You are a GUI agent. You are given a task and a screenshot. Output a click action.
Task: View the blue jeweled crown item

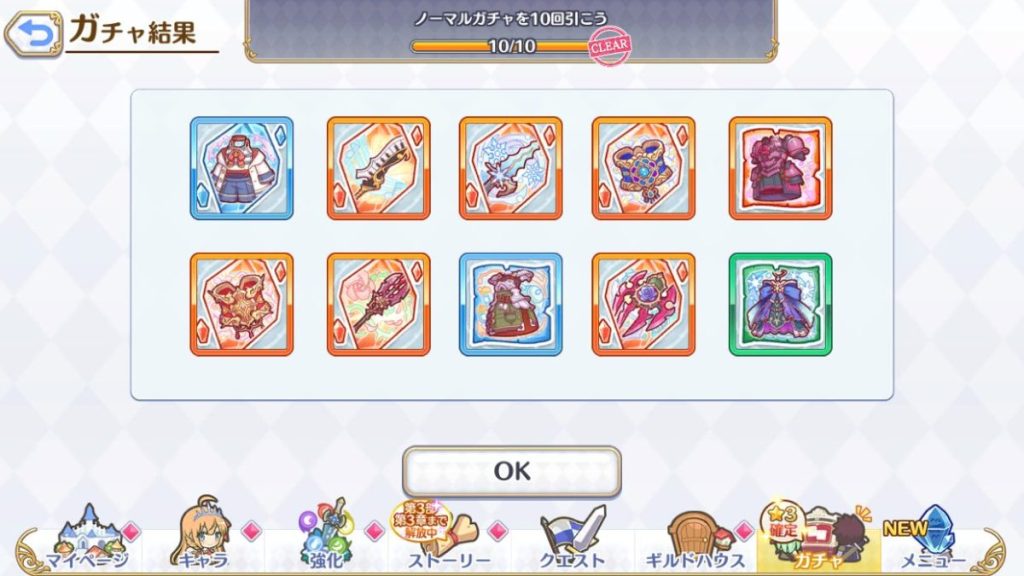(x=644, y=168)
